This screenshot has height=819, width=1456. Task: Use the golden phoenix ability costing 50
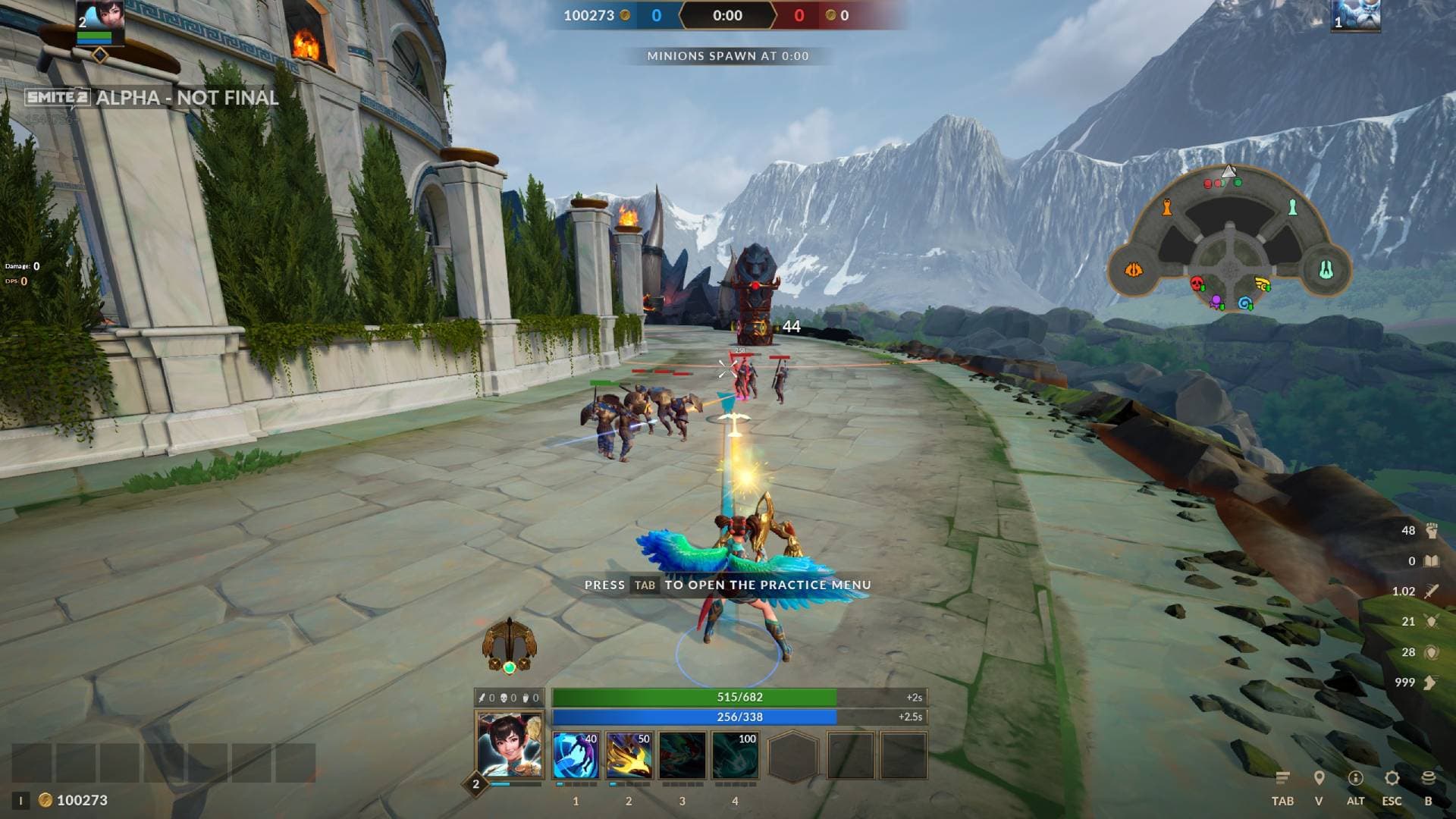[629, 755]
